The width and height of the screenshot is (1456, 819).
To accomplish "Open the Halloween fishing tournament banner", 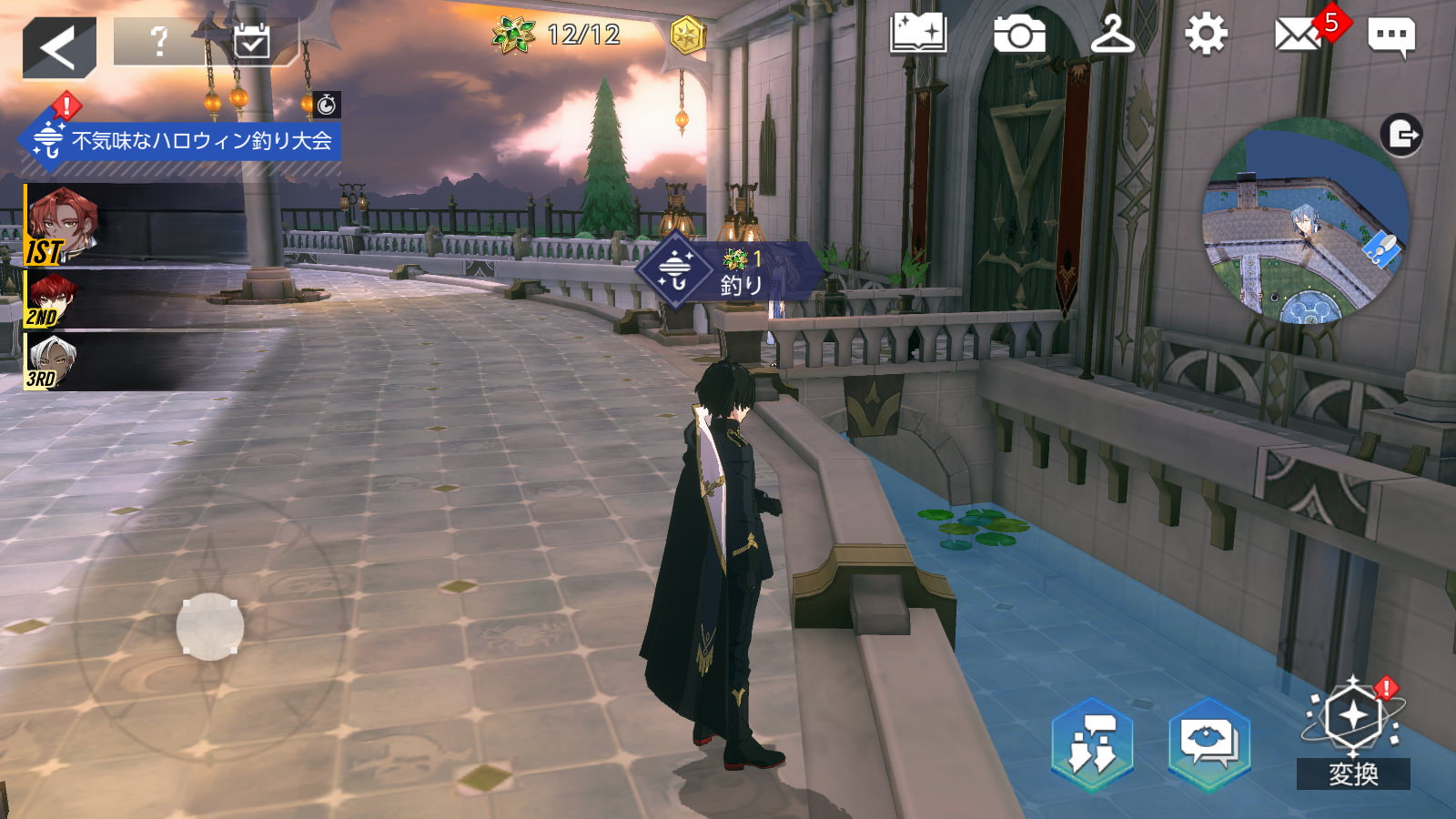I will click(x=182, y=141).
